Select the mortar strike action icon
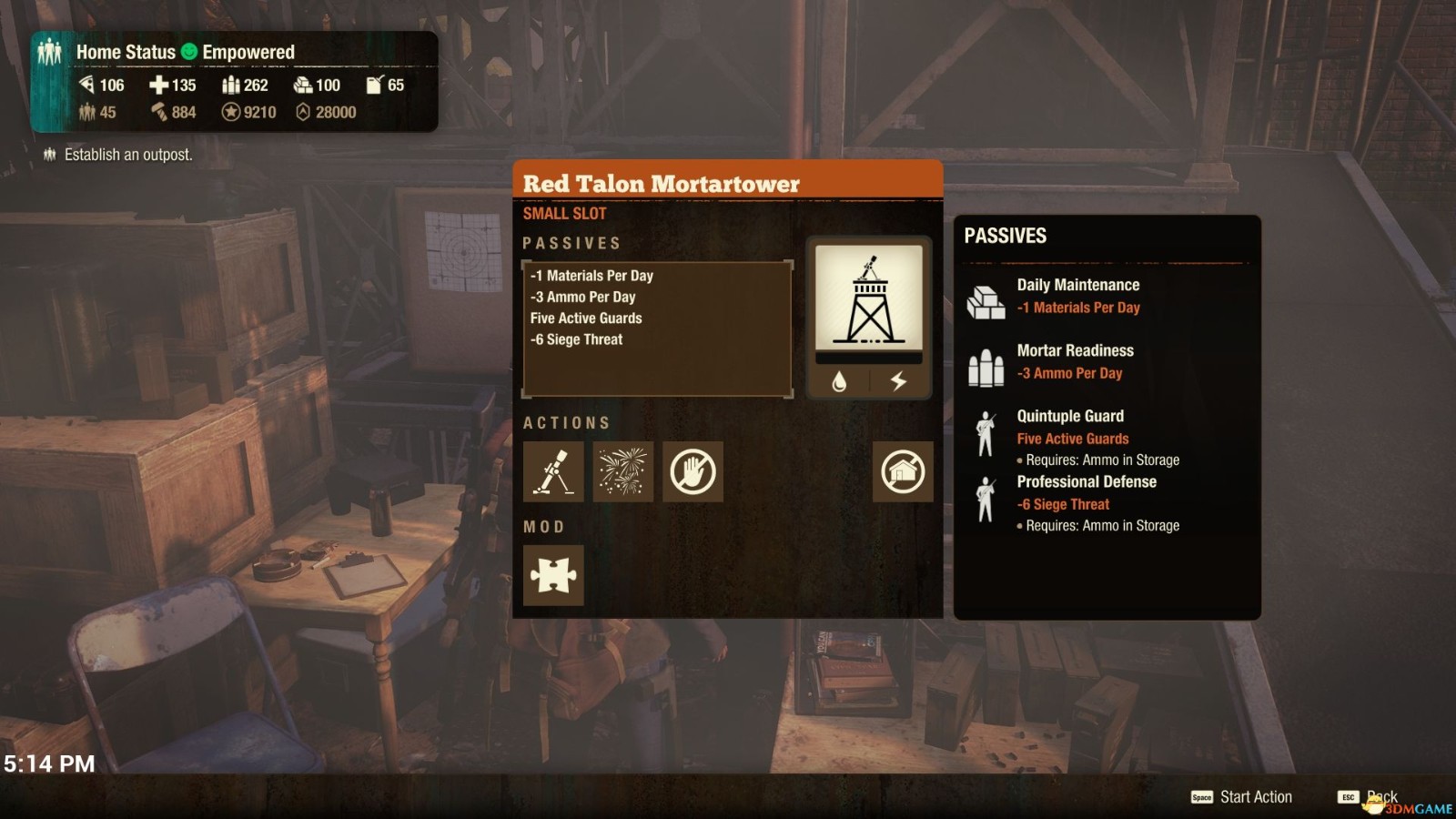Screen dimensions: 1456x819 [553, 471]
